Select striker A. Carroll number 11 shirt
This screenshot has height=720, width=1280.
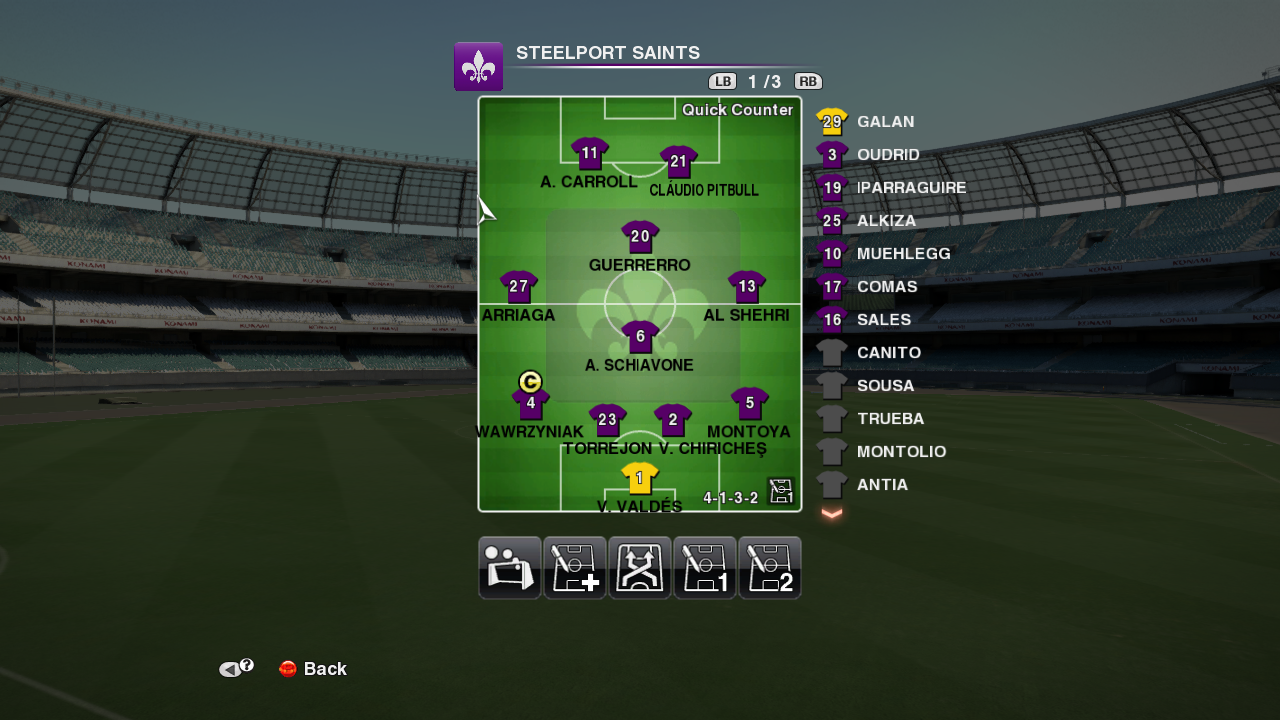point(590,154)
